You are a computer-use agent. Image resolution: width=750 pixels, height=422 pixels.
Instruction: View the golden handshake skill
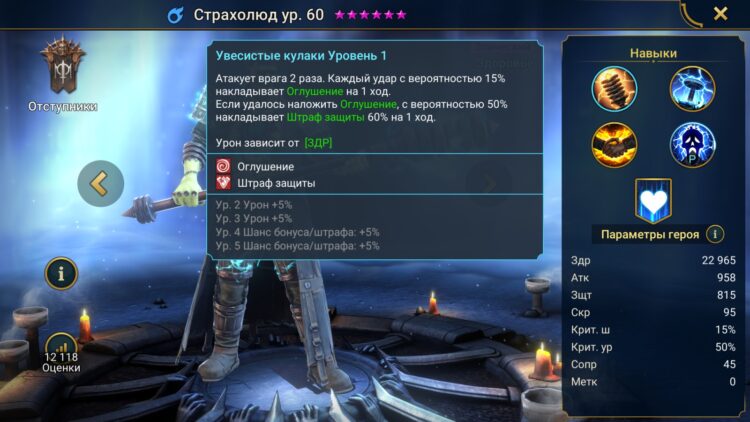pos(614,145)
